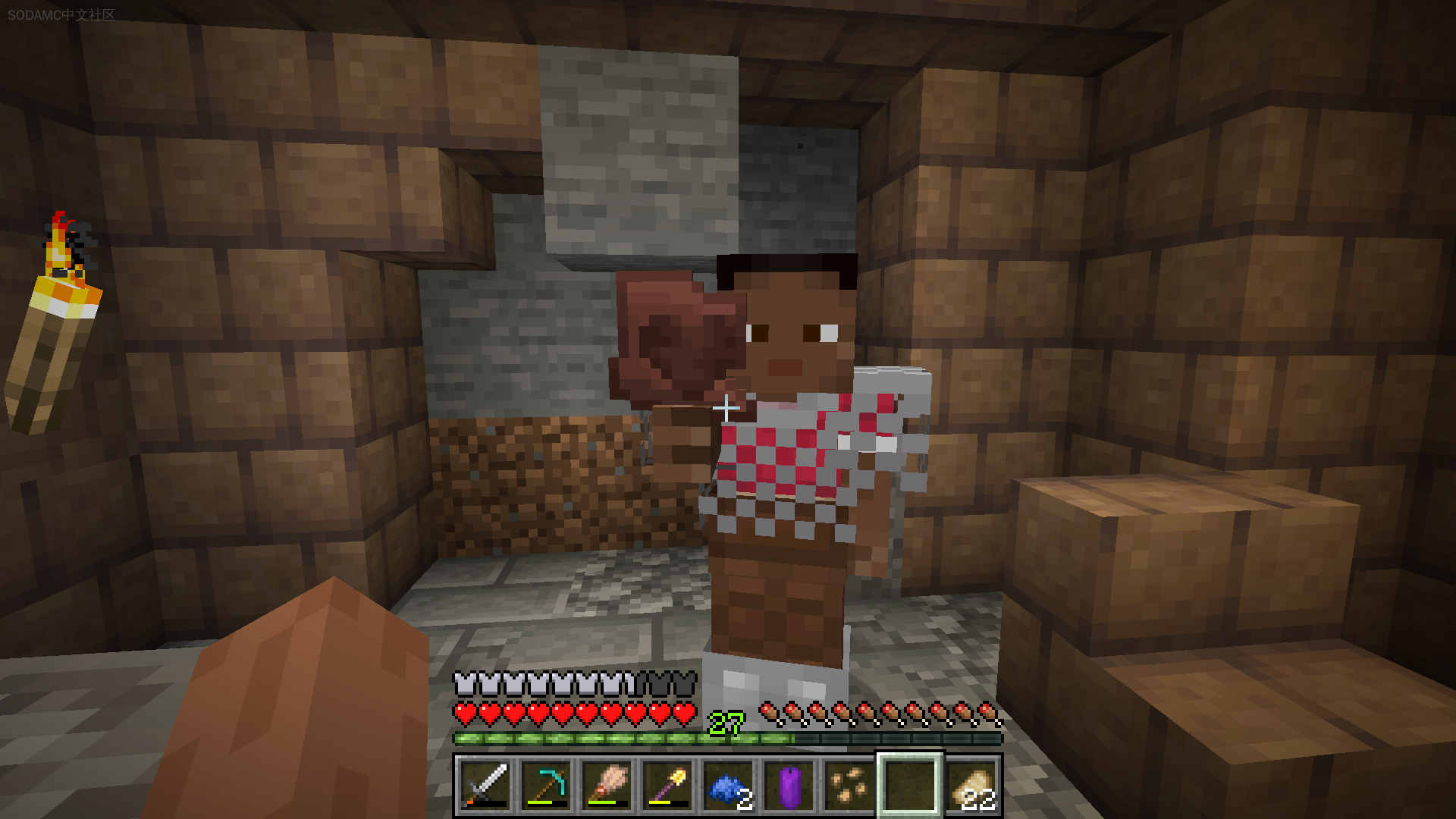Select the iron sword hotbar slot
The image size is (1456, 819).
[x=485, y=786]
